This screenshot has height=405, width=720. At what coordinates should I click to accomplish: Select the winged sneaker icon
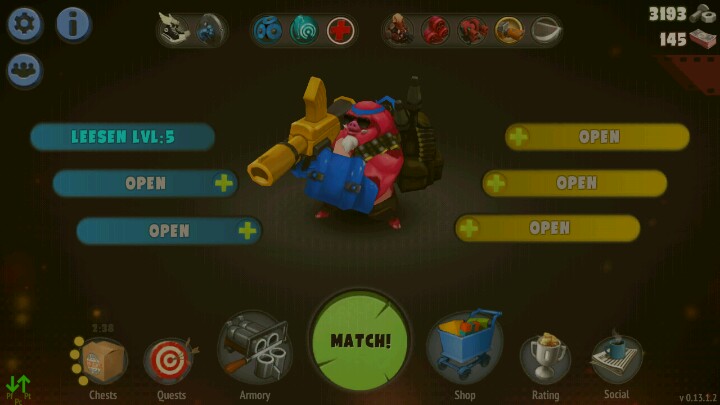[173, 30]
